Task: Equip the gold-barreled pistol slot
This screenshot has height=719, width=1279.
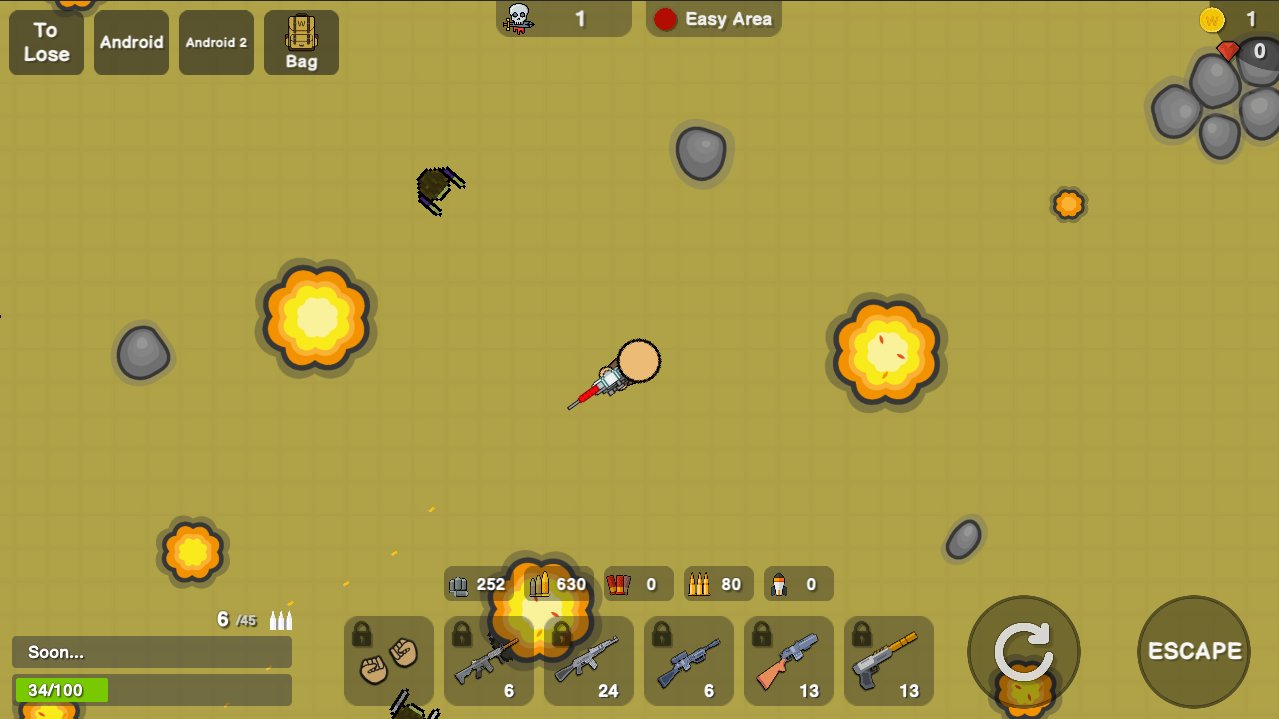Action: tap(889, 661)
